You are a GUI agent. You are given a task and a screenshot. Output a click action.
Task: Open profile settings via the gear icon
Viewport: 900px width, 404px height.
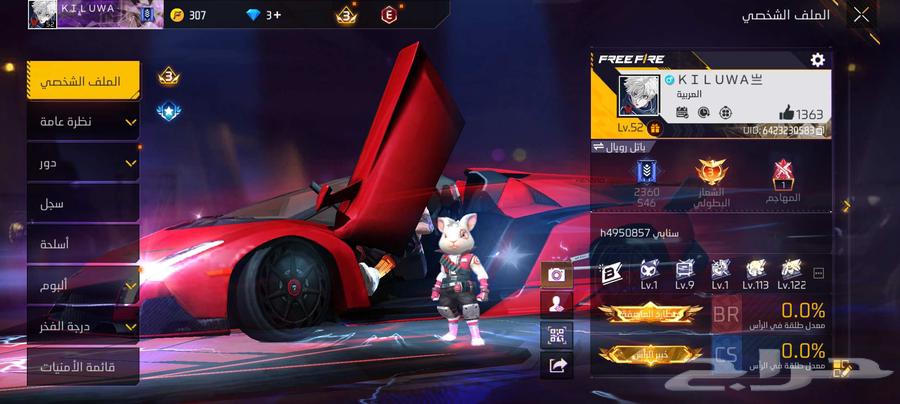tap(817, 60)
